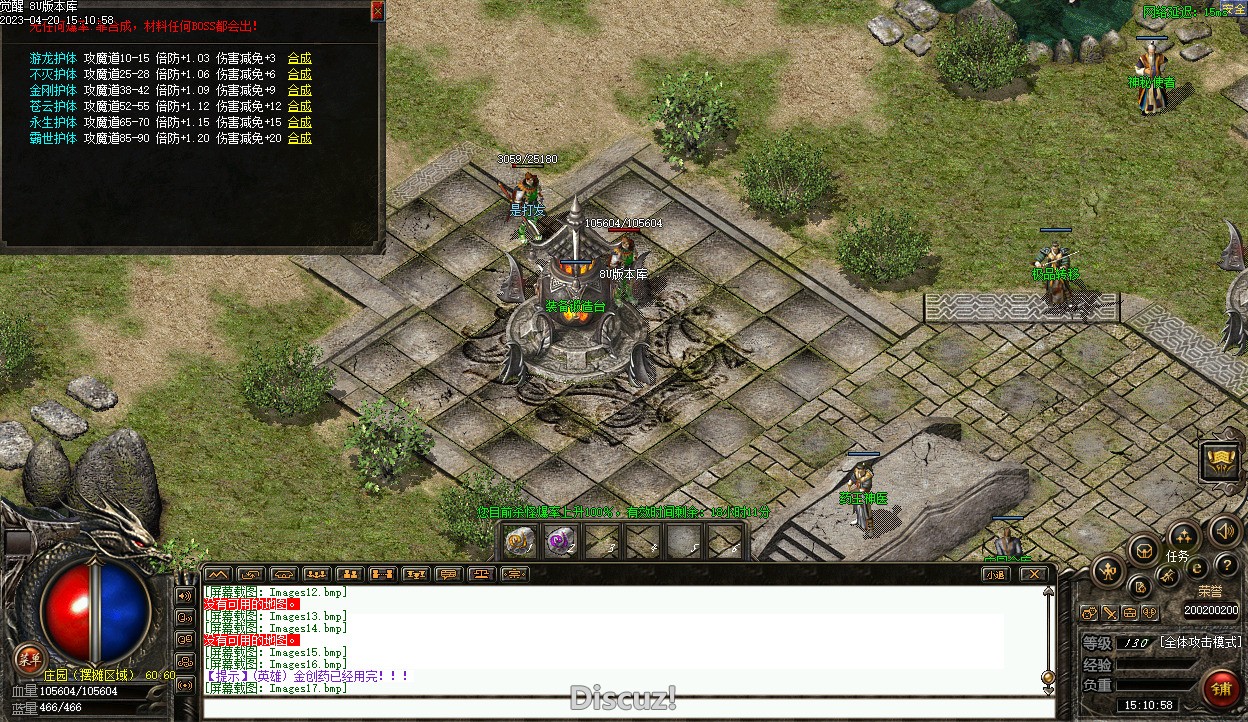
Task: Close the chat panel with X button
Action: point(1034,574)
